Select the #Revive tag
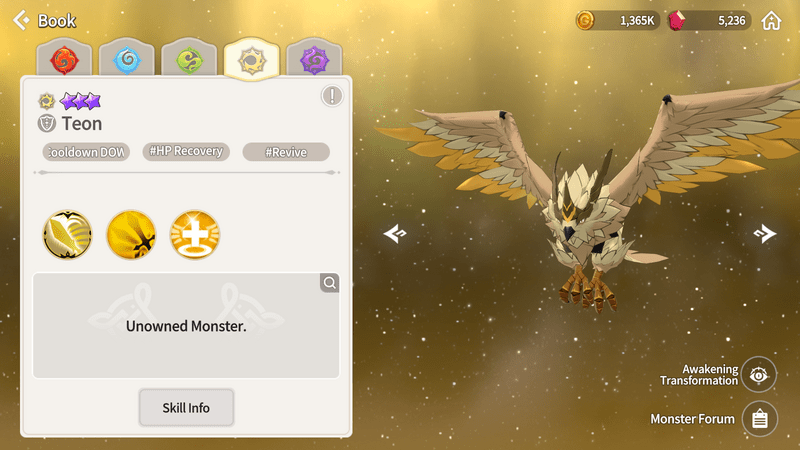Viewport: 800px width, 450px height. (286, 152)
